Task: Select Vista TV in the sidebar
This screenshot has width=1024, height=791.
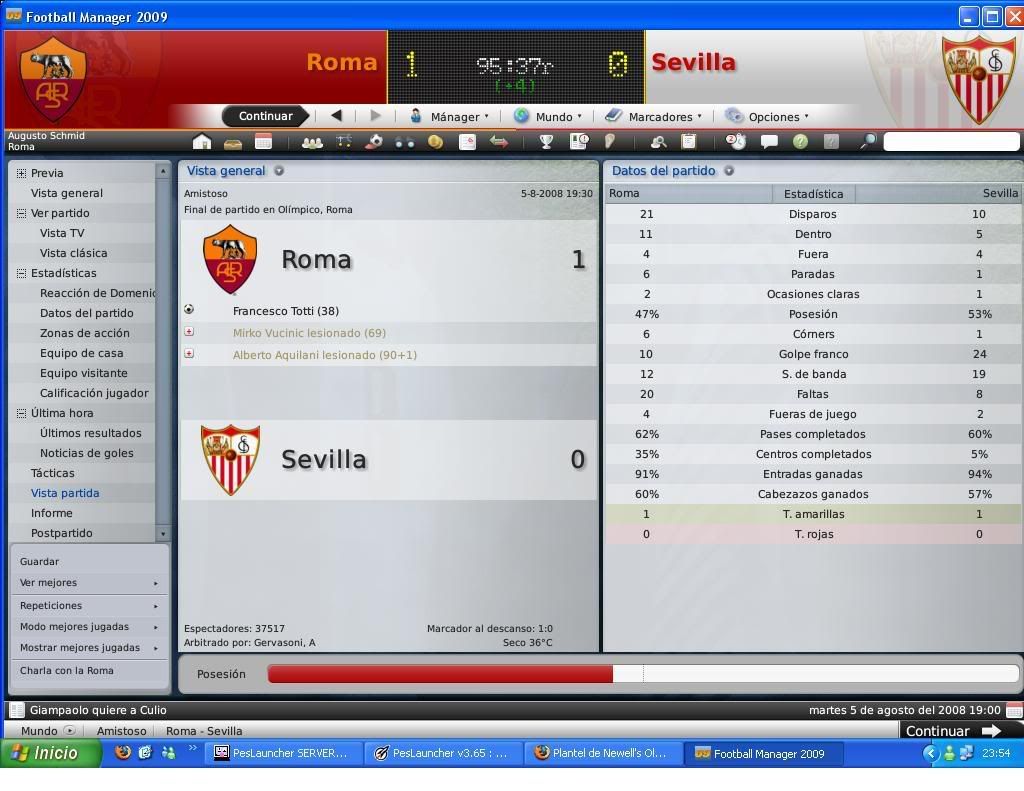Action: (x=62, y=233)
